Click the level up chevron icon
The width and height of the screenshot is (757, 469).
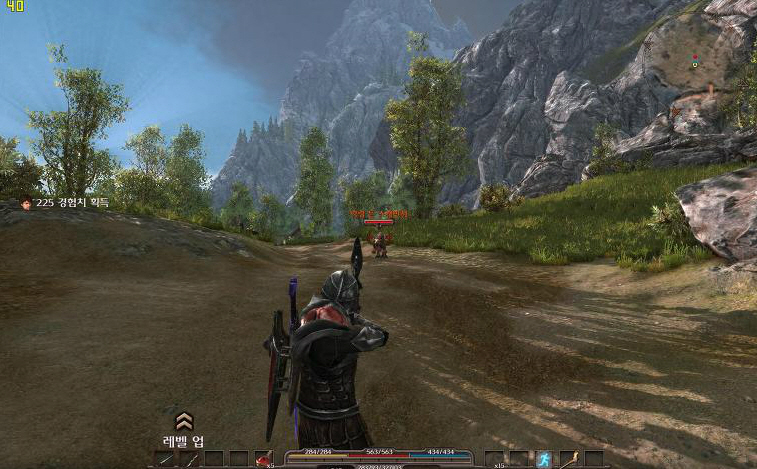coord(184,421)
